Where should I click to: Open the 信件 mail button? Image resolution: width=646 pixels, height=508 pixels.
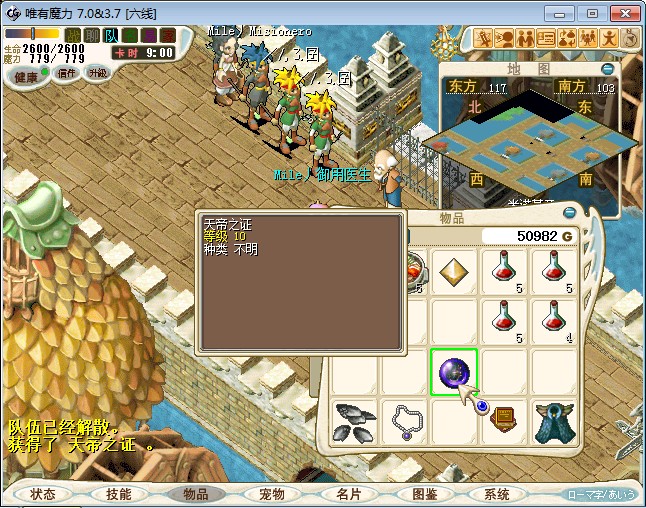(x=66, y=73)
